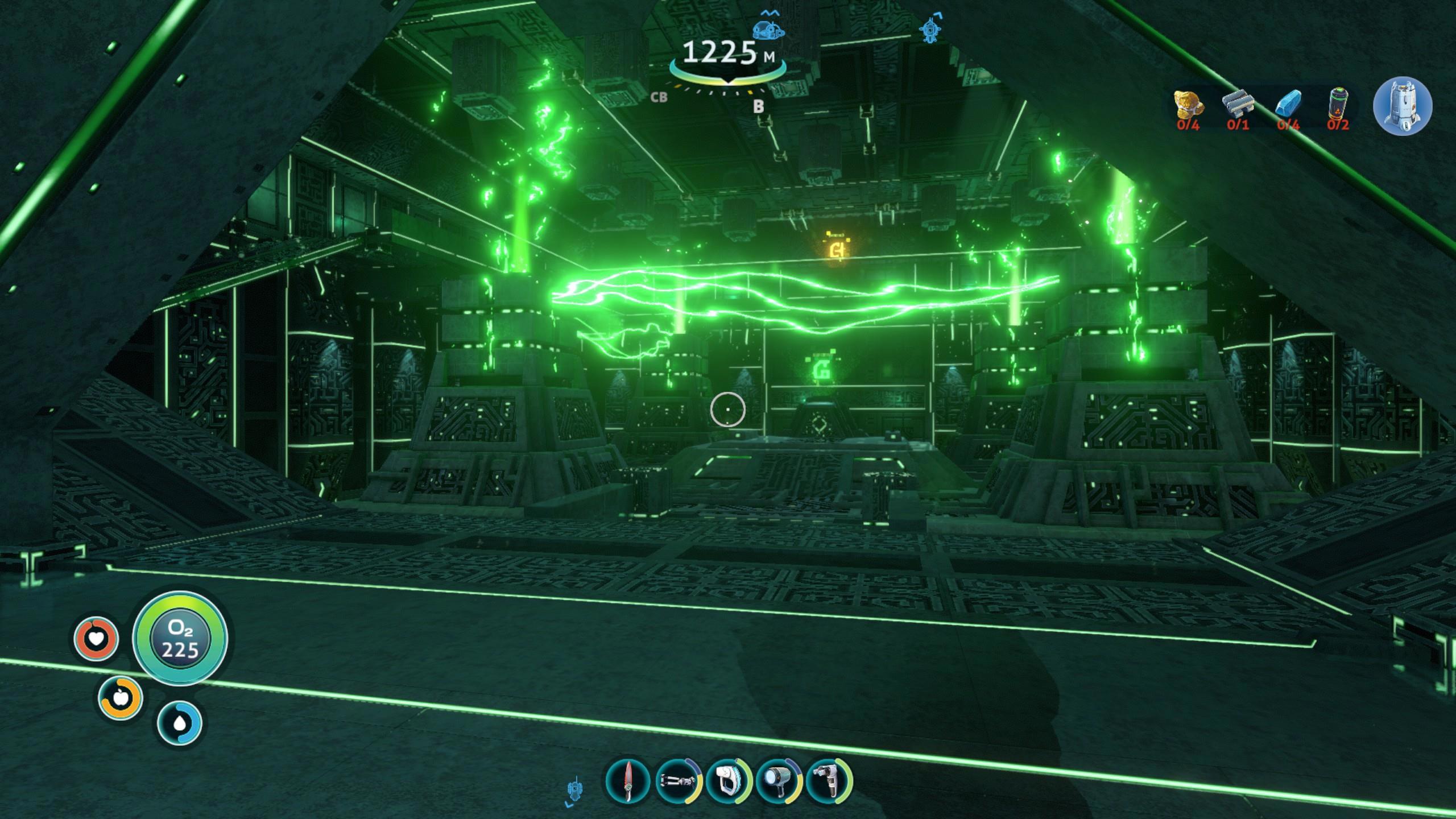
Task: Choose the scanner tool in the quickbar
Action: [x=728, y=781]
